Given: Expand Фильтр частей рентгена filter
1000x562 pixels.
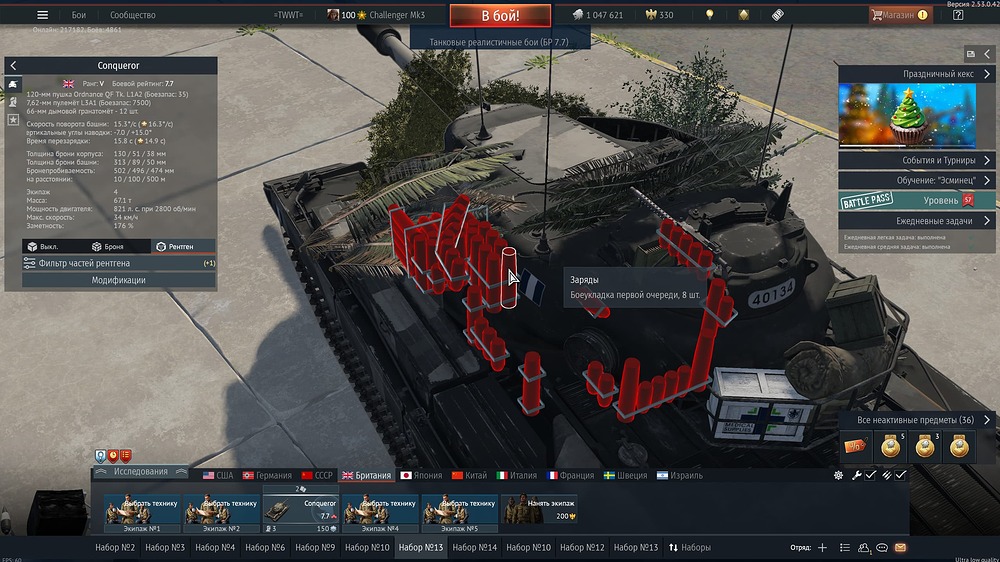Looking at the screenshot, I should pyautogui.click(x=119, y=263).
